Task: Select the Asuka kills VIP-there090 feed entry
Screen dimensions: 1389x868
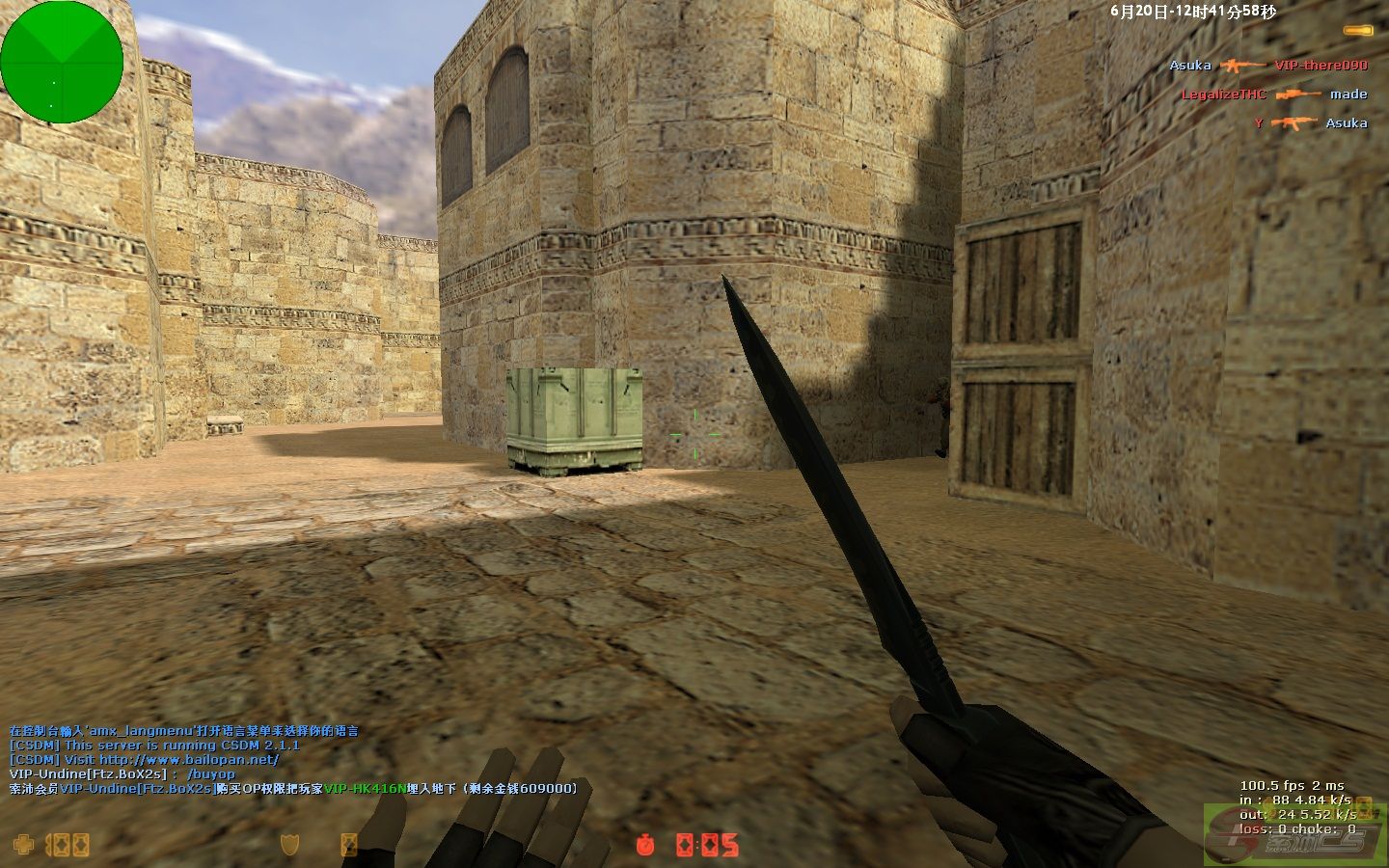Action: click(1267, 66)
